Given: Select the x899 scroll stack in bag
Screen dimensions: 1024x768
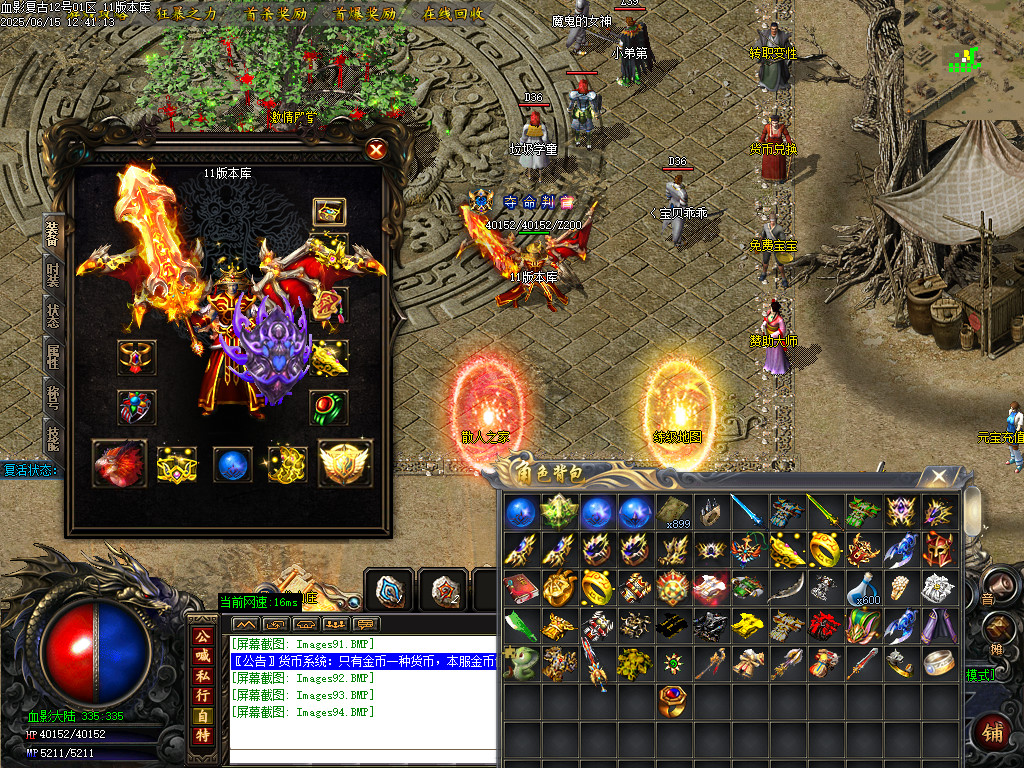Looking at the screenshot, I should [674, 511].
